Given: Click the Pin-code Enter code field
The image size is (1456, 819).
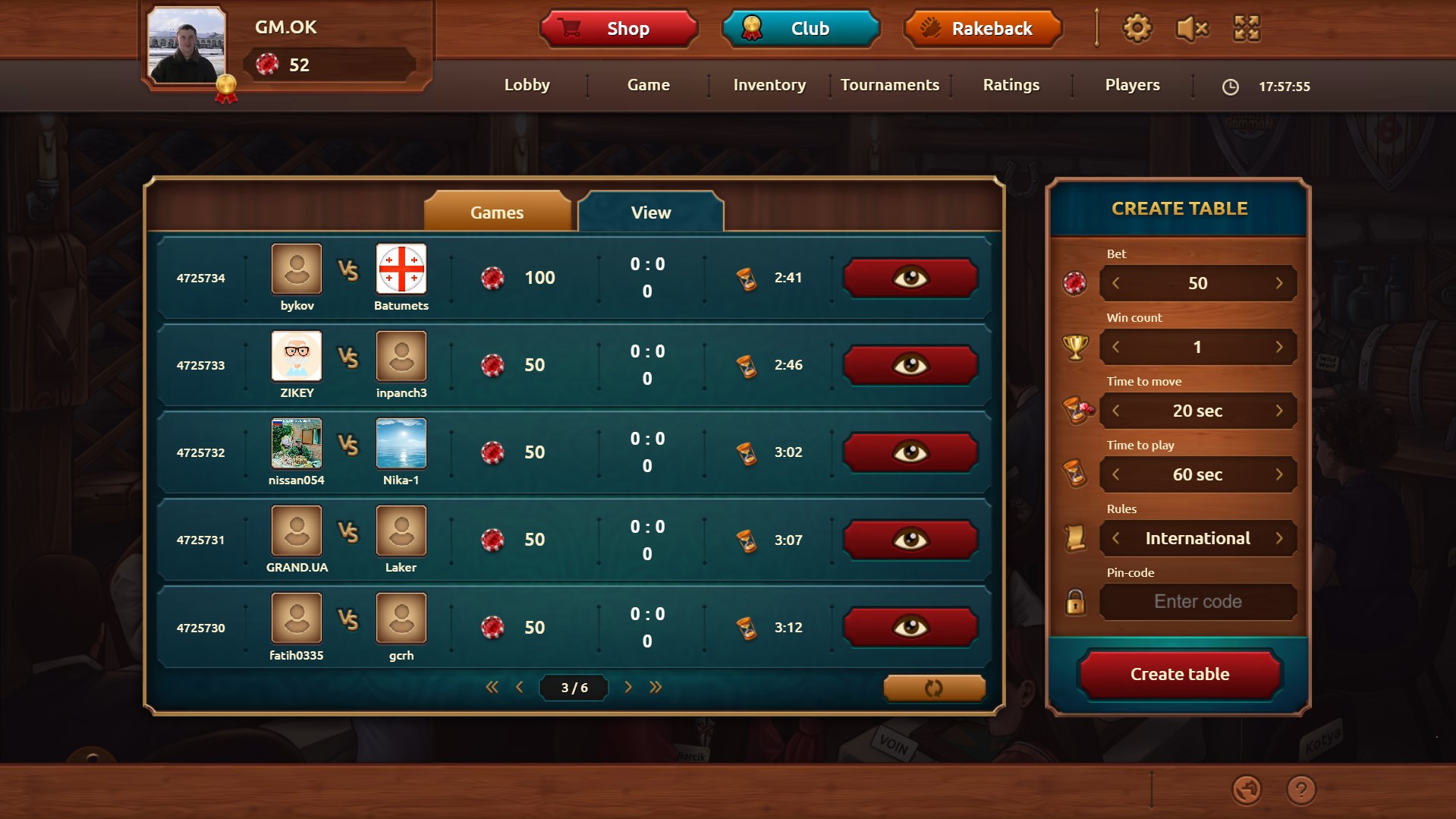Looking at the screenshot, I should point(1197,601).
